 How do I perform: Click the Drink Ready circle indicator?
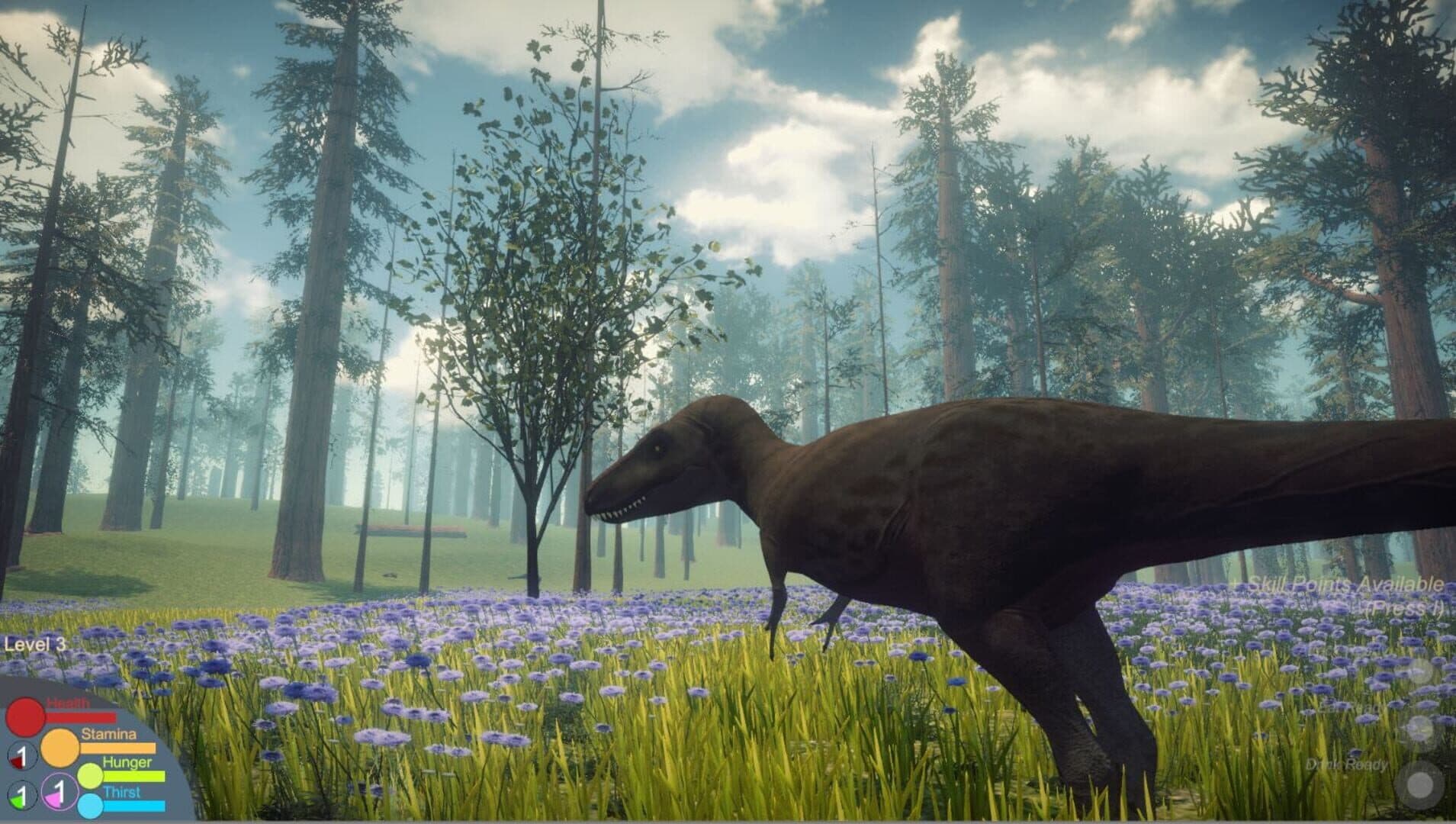pos(1420,784)
